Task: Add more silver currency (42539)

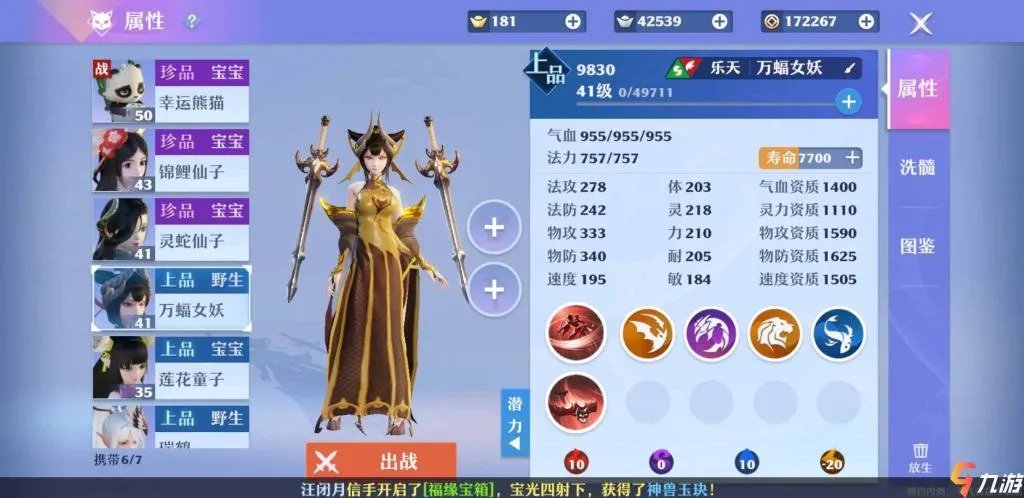Action: (x=719, y=21)
